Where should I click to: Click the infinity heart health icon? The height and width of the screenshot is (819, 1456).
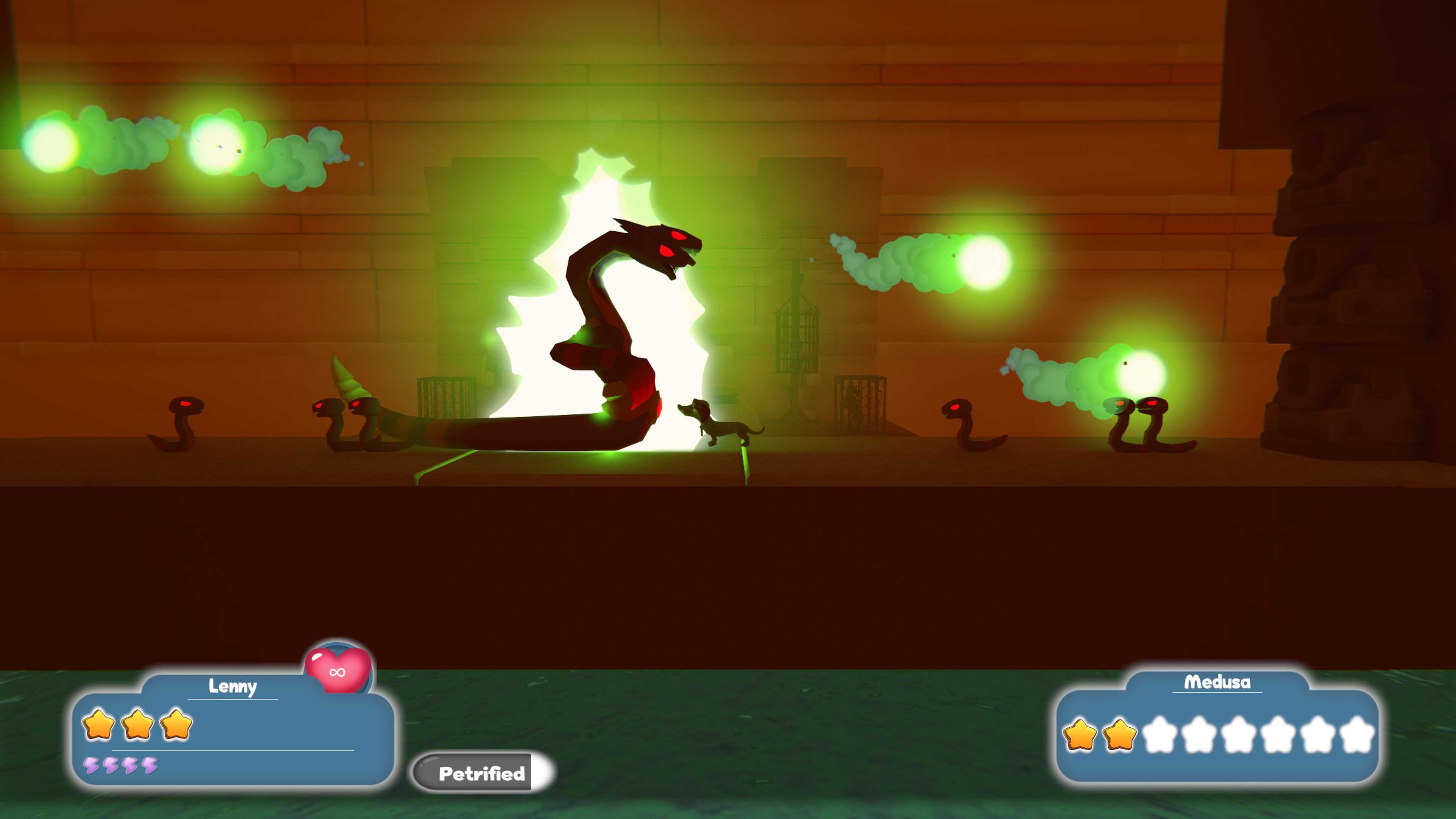tap(337, 672)
